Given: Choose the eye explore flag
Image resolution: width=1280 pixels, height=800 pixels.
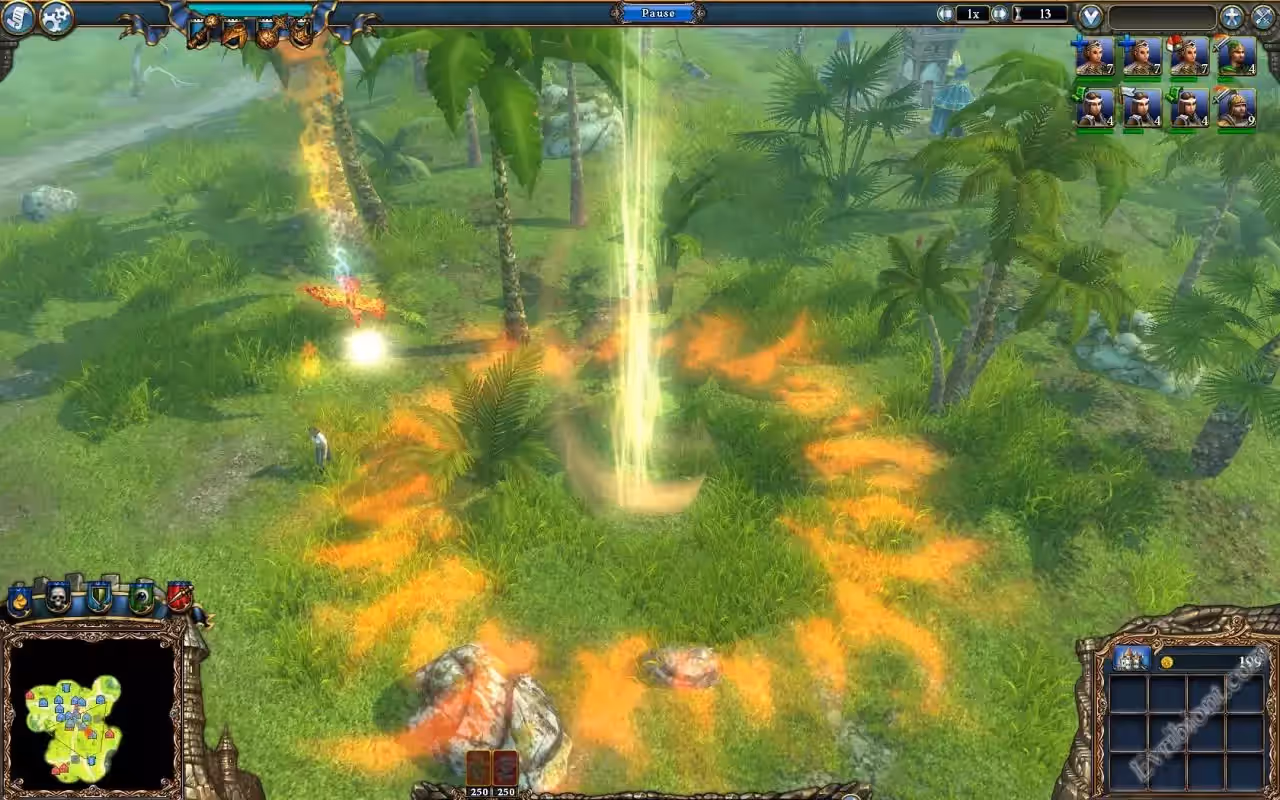Looking at the screenshot, I should click(141, 598).
